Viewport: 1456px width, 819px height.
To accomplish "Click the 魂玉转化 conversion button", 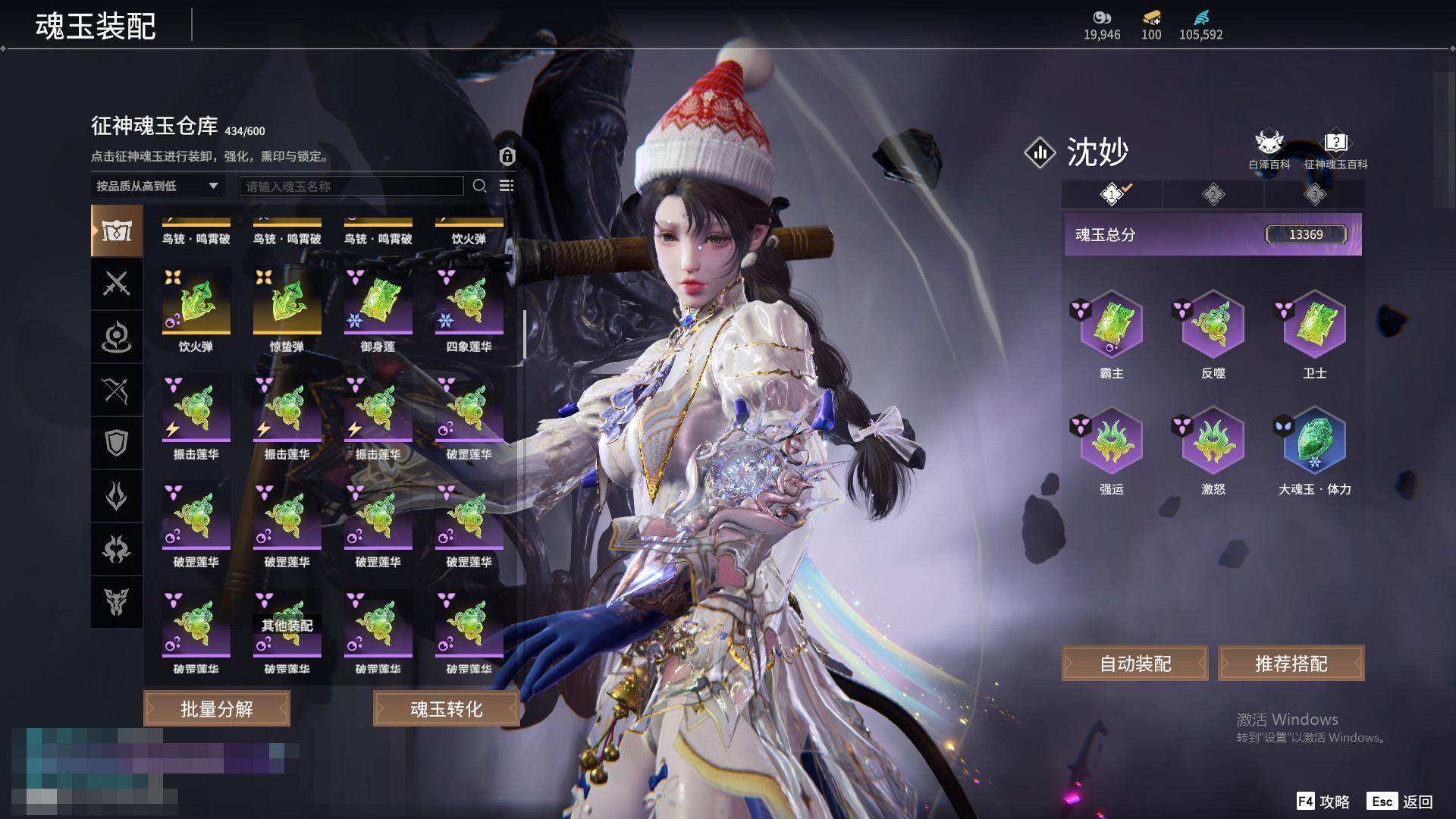I will click(446, 708).
